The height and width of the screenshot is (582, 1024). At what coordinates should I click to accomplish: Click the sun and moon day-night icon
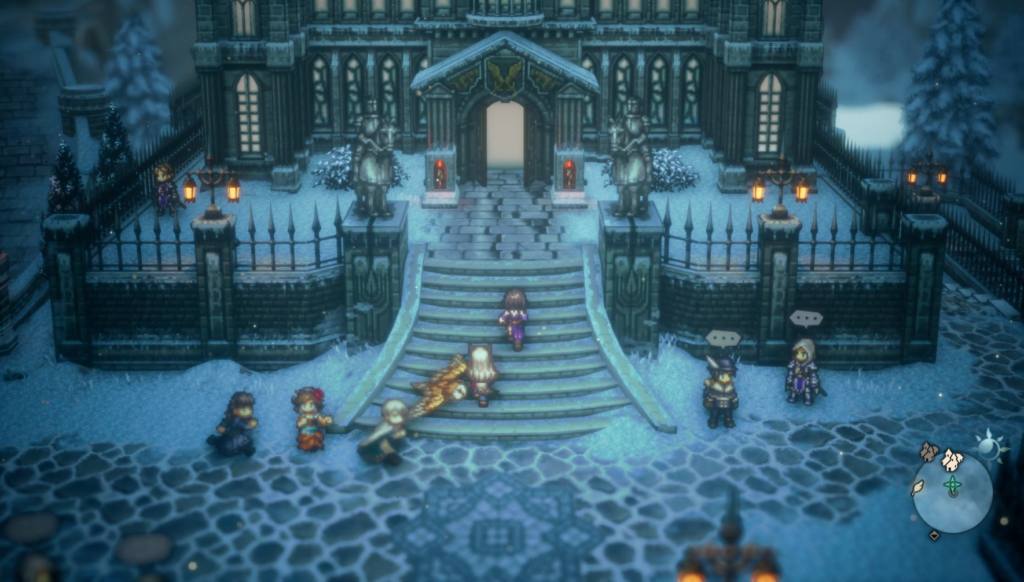[x=989, y=449]
